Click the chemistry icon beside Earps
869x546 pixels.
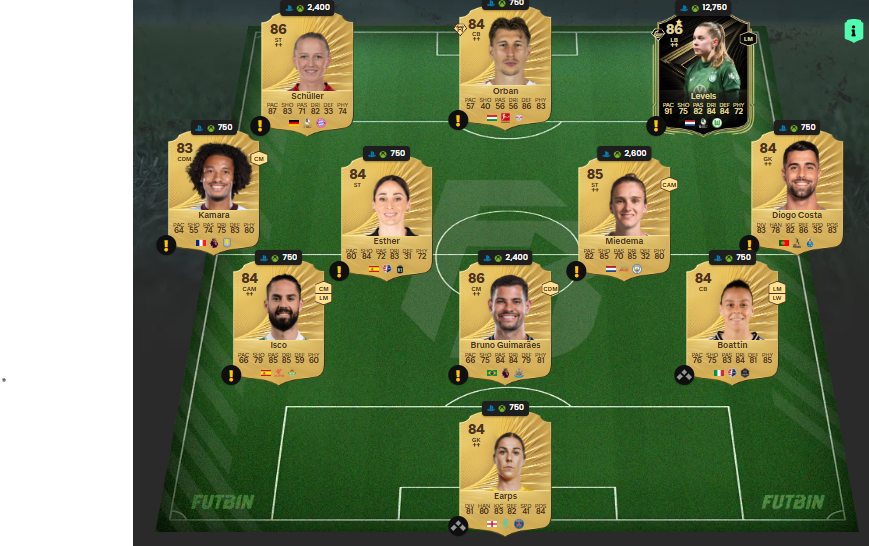[x=458, y=525]
